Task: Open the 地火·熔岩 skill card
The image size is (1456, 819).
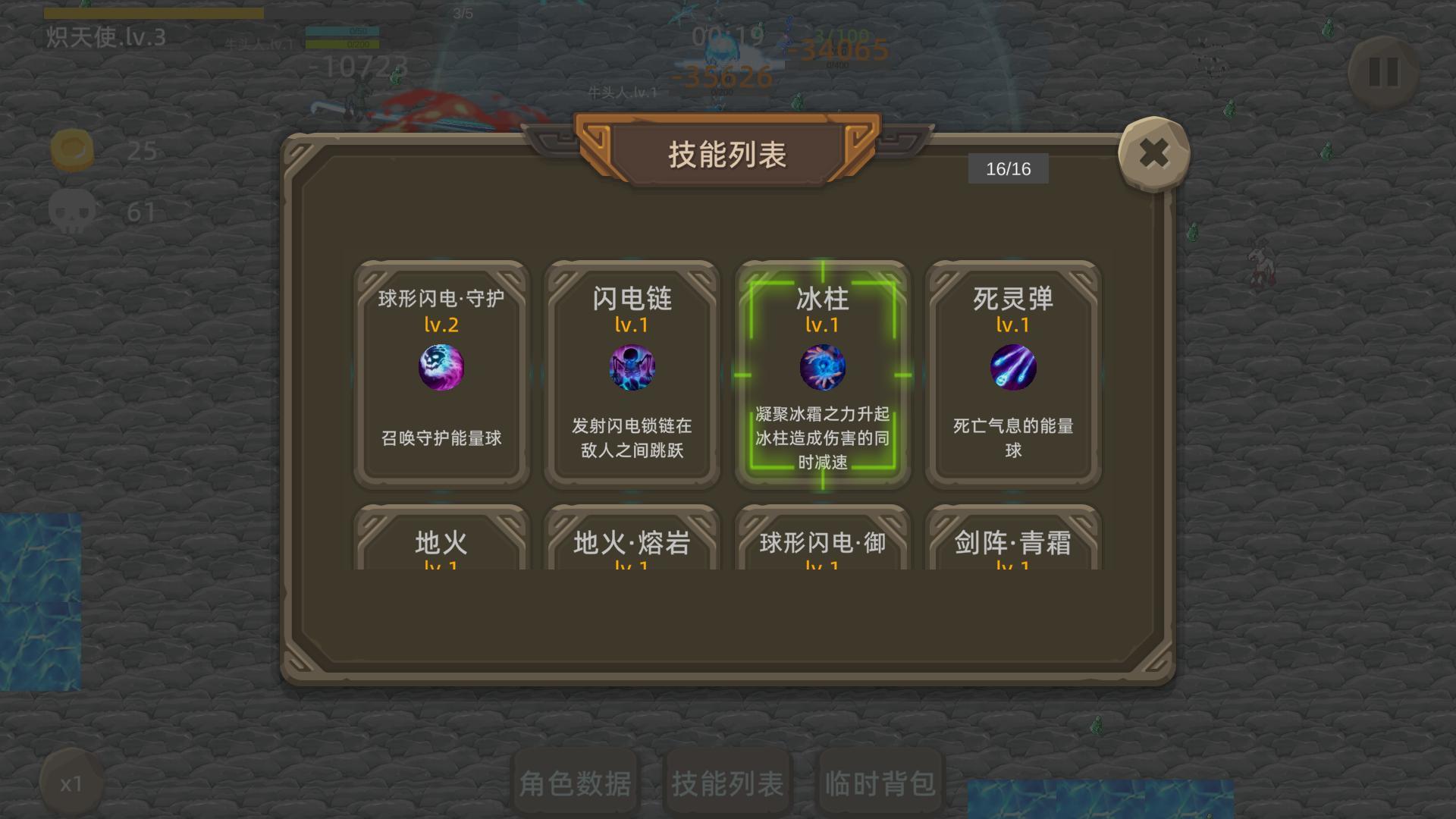Action: click(631, 543)
